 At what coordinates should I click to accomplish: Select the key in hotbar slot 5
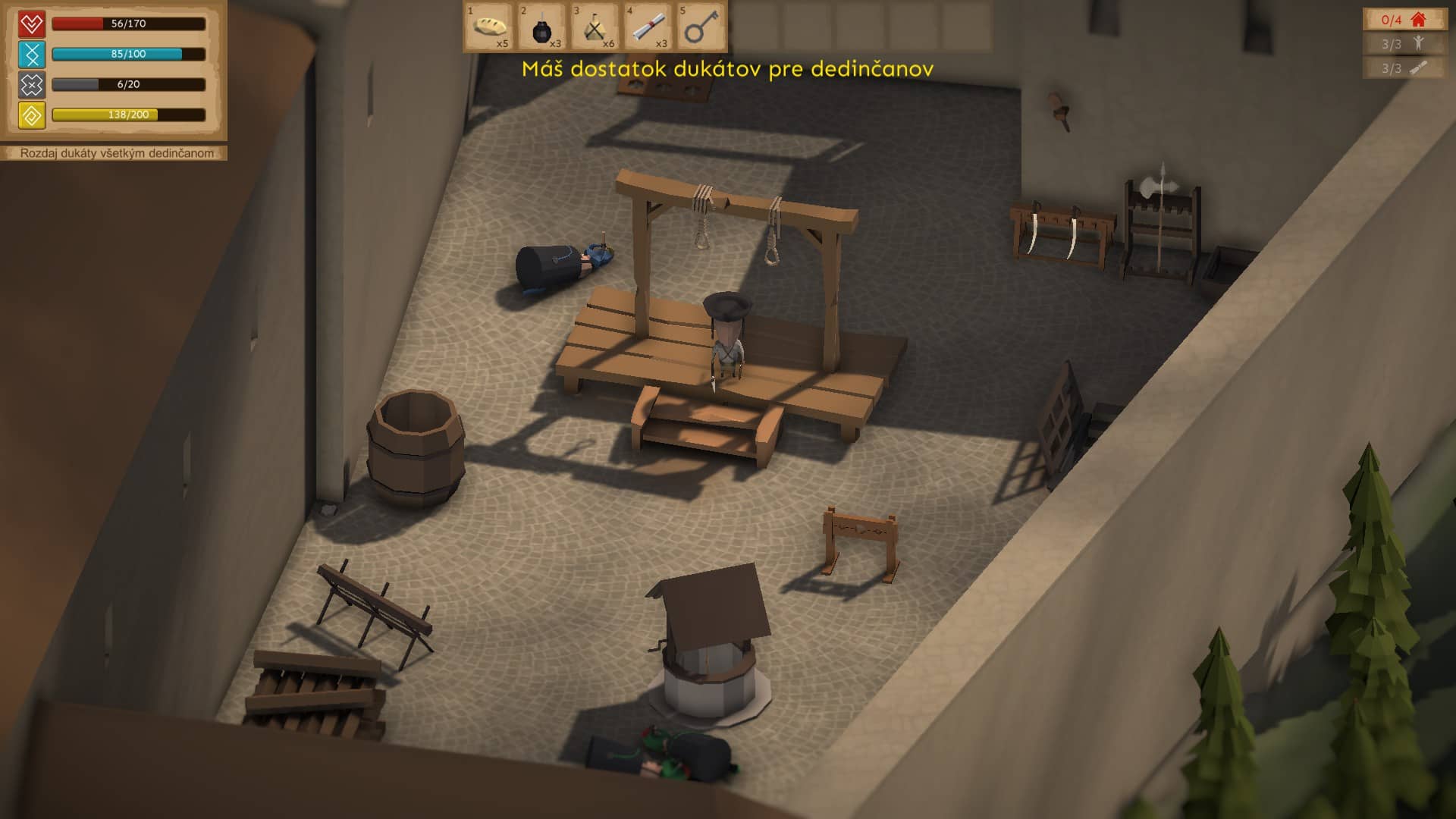pyautogui.click(x=701, y=27)
